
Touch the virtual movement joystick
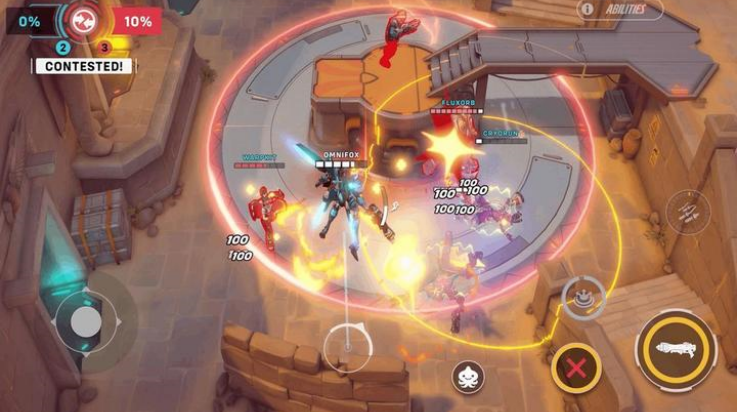pos(86,322)
